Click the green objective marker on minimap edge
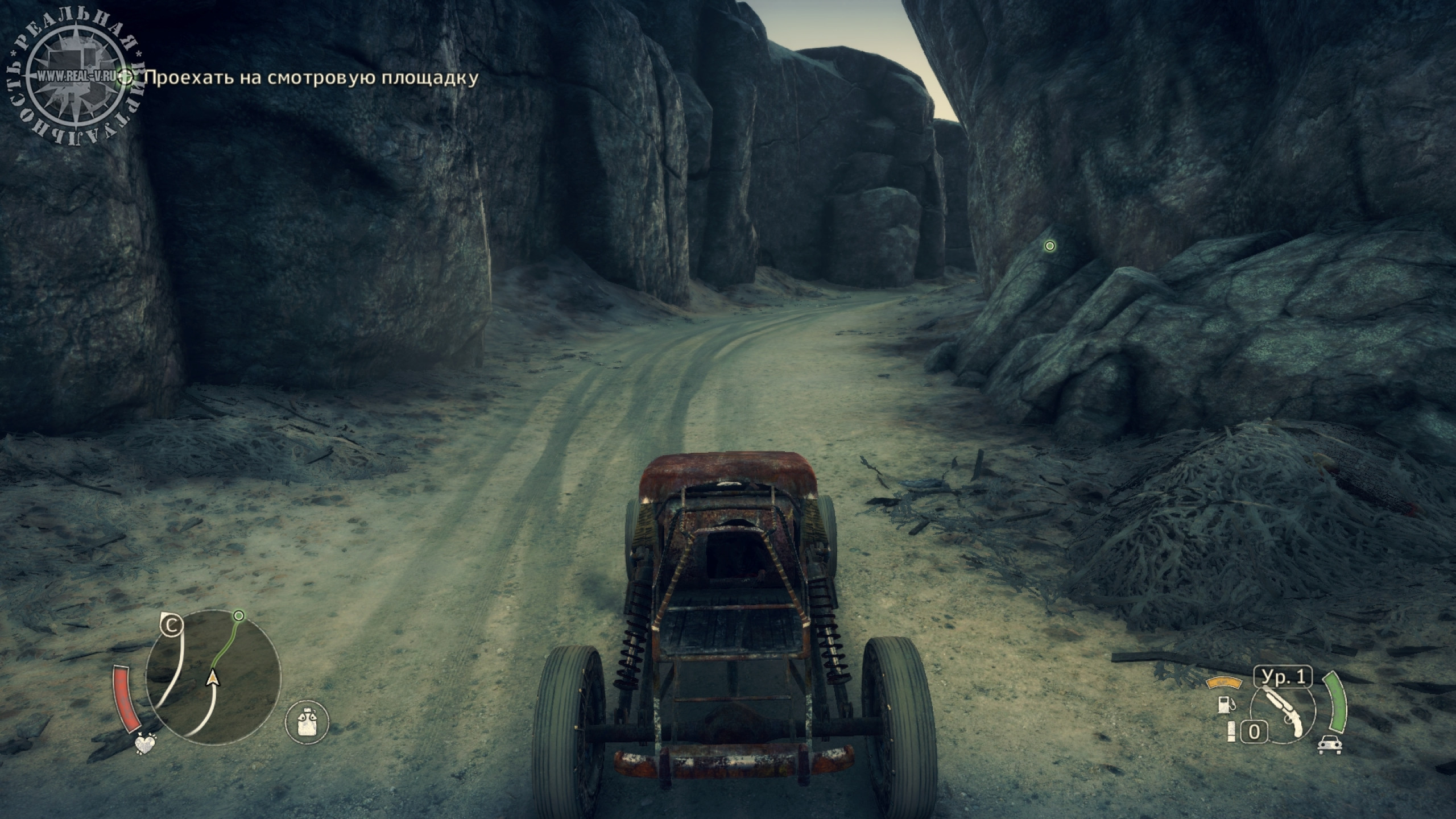Image resolution: width=1456 pixels, height=819 pixels. coord(239,616)
